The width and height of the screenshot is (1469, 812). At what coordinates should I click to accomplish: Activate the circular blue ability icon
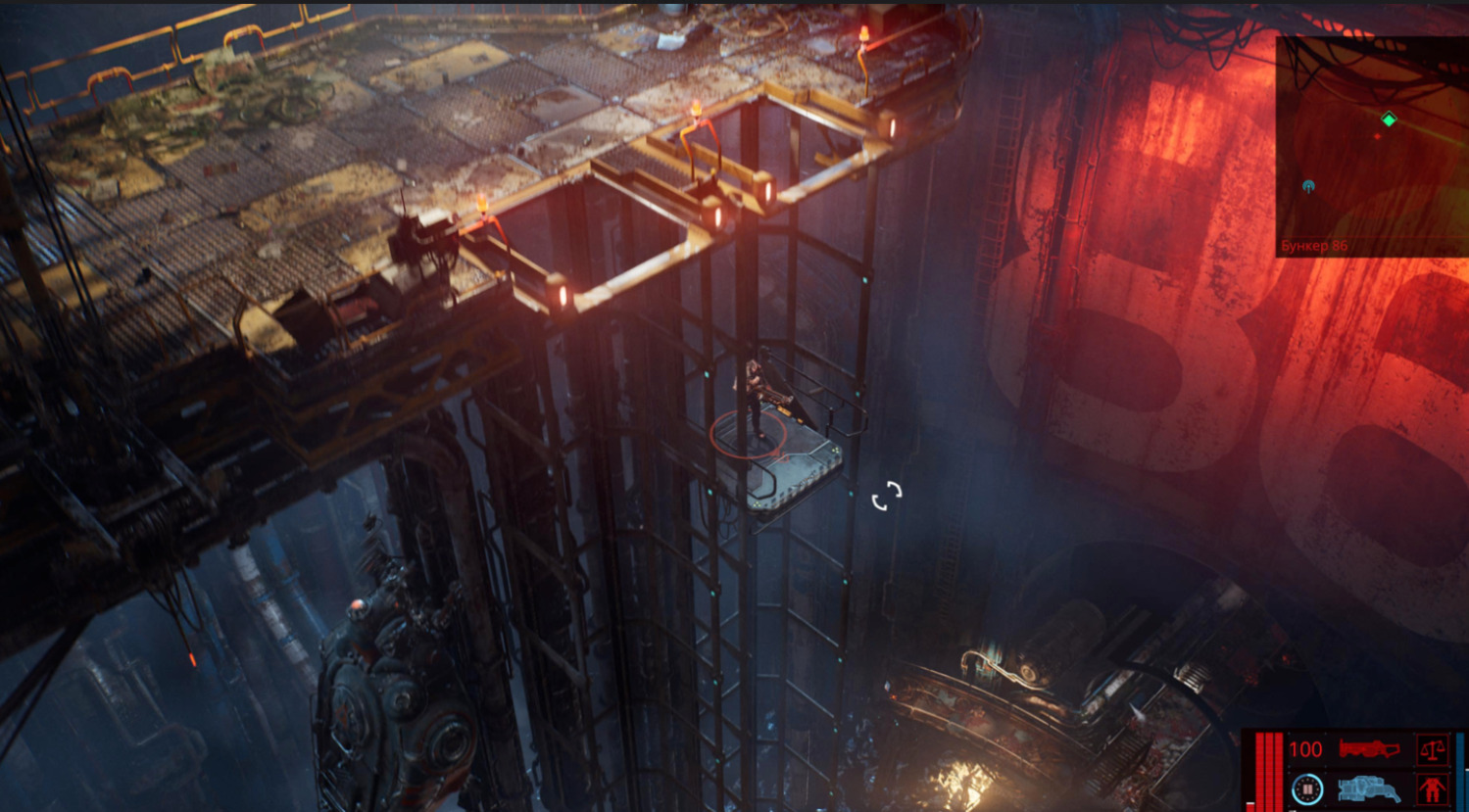(x=1306, y=788)
